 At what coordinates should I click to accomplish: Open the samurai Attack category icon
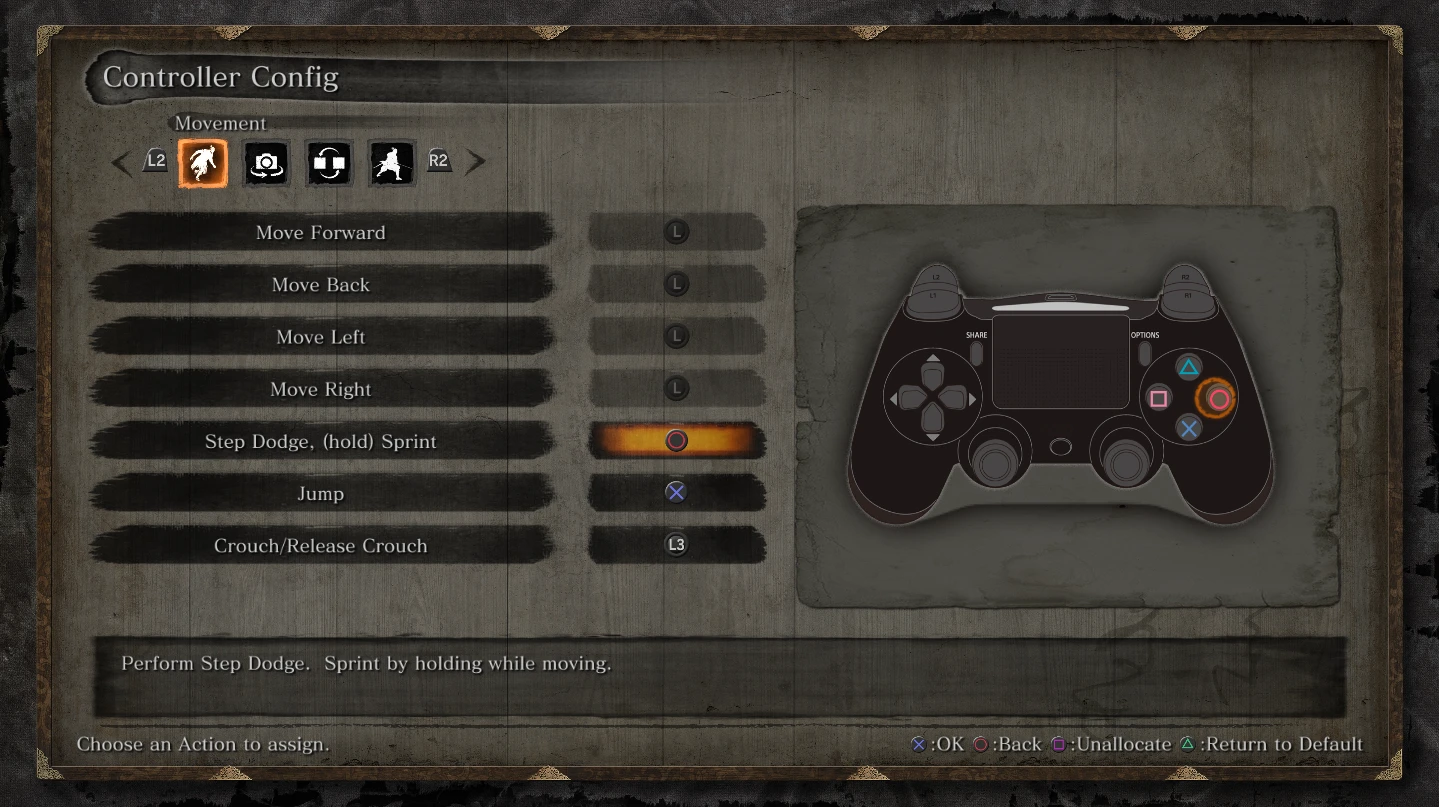pyautogui.click(x=391, y=163)
